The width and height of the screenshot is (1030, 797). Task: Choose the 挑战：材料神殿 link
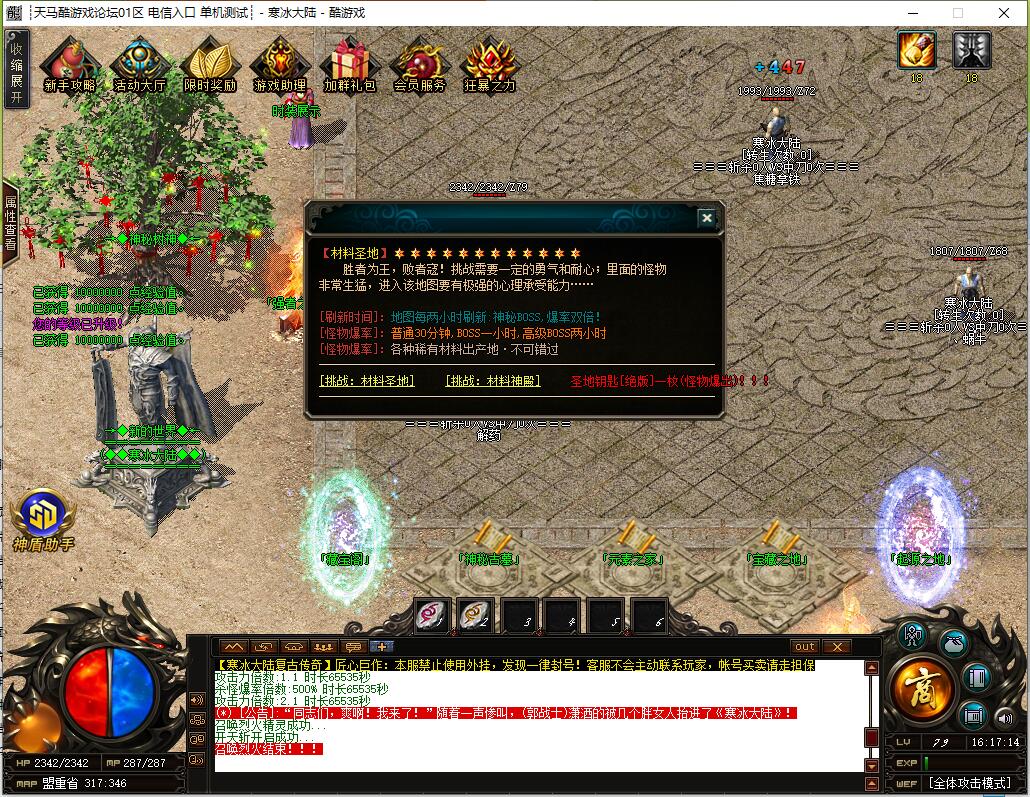pyautogui.click(x=492, y=381)
